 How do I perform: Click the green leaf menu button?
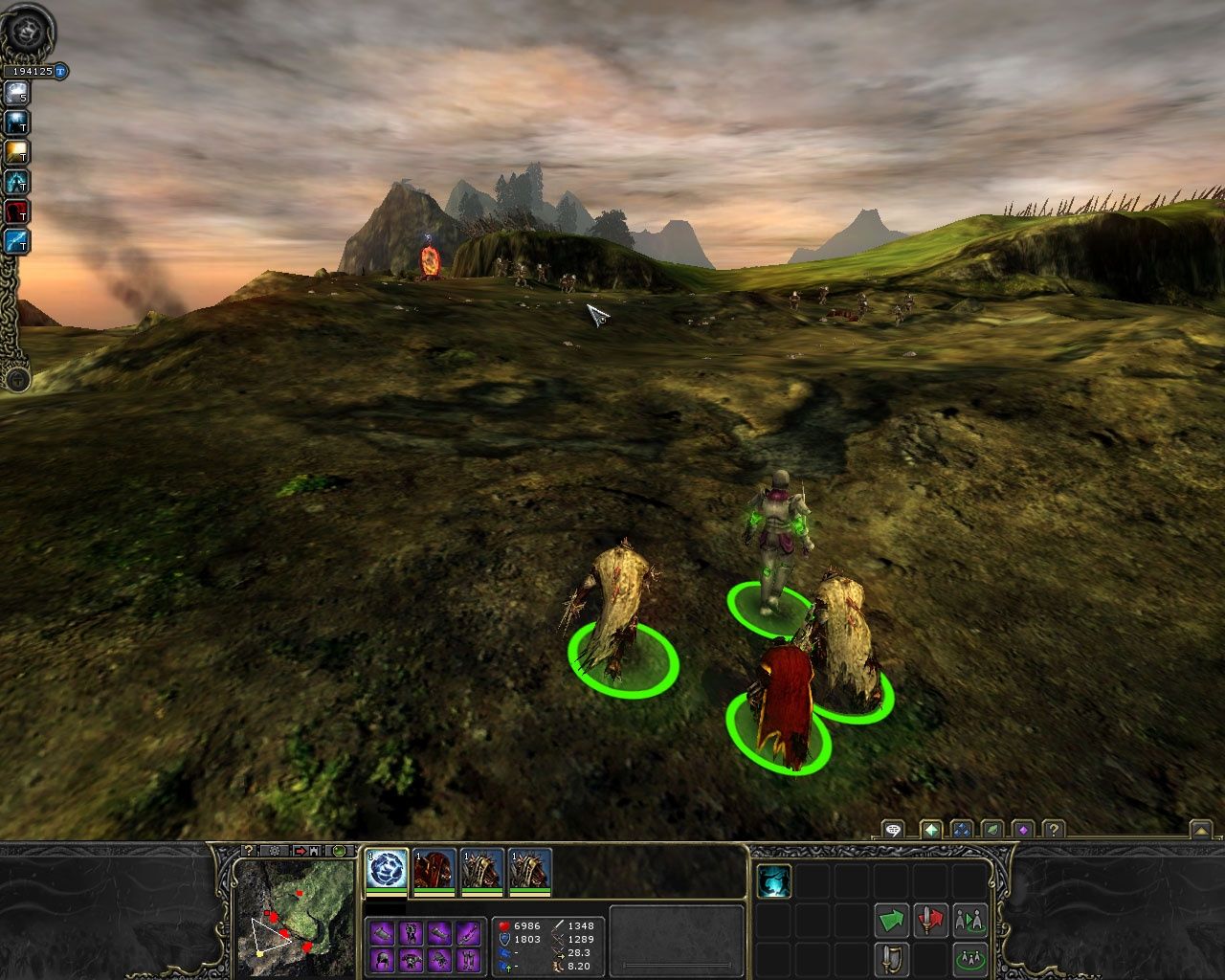(993, 830)
